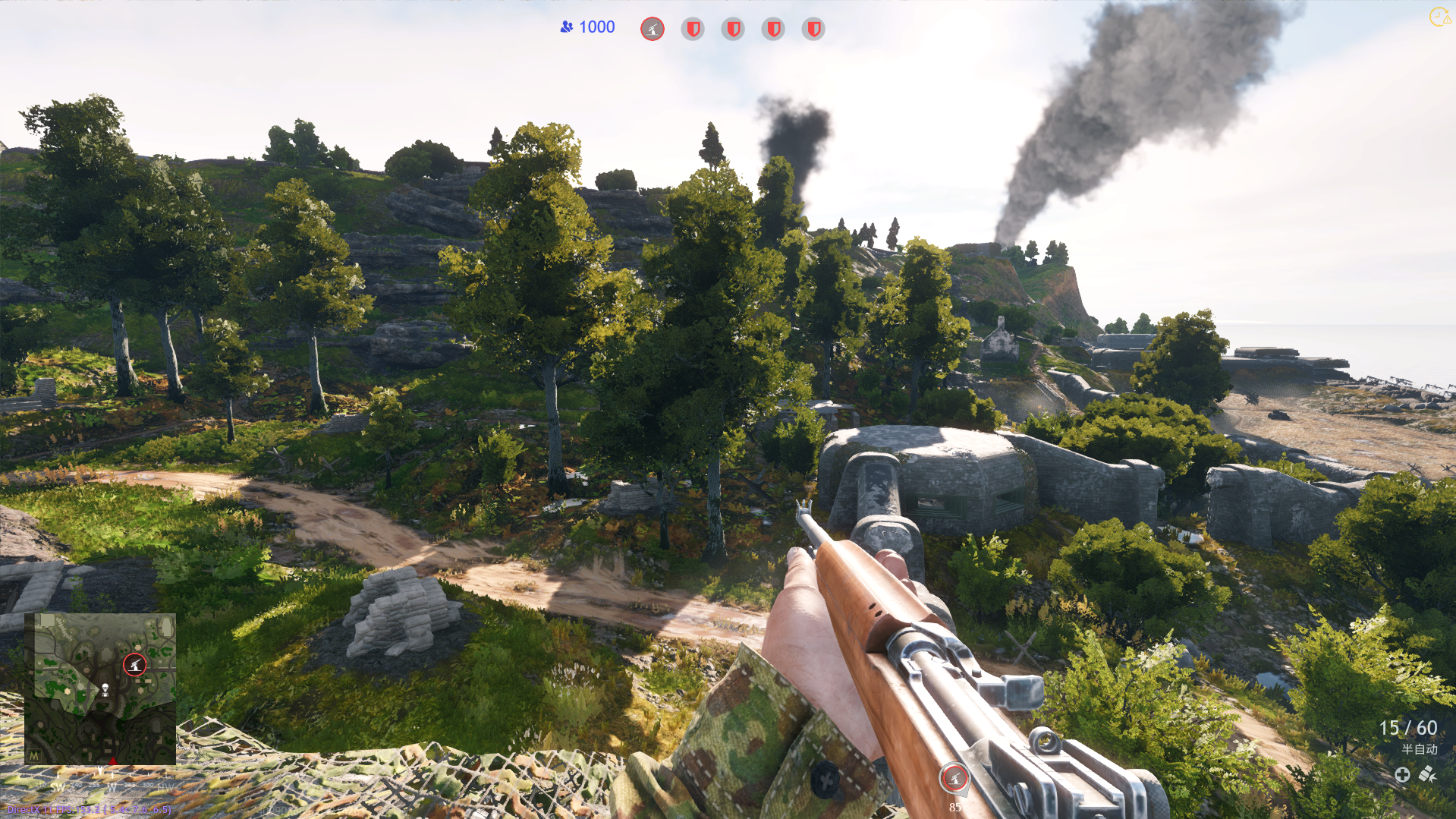Click the parachute supply marker on the minimap
Viewport: 1456px width, 819px height.
coord(105,689)
